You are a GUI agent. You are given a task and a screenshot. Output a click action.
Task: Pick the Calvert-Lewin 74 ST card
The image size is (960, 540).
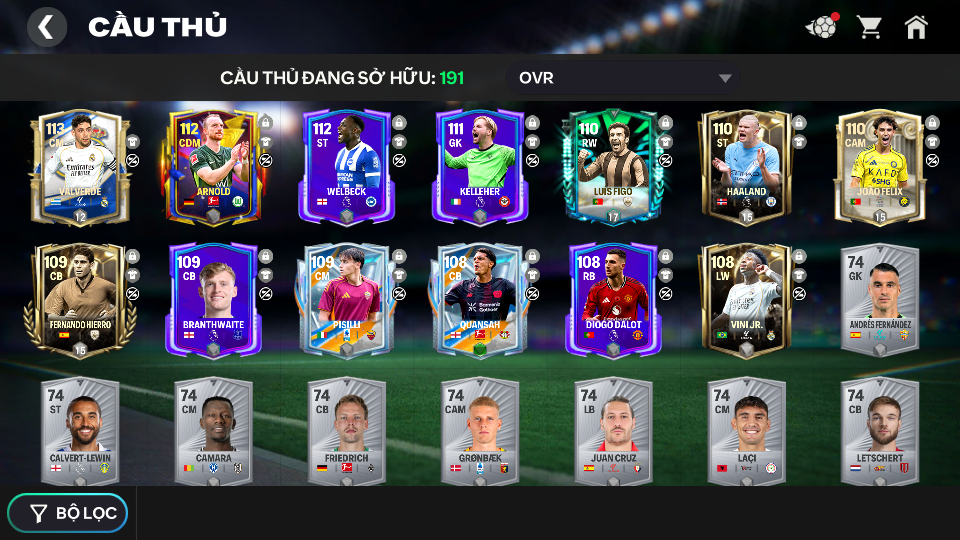(x=80, y=430)
